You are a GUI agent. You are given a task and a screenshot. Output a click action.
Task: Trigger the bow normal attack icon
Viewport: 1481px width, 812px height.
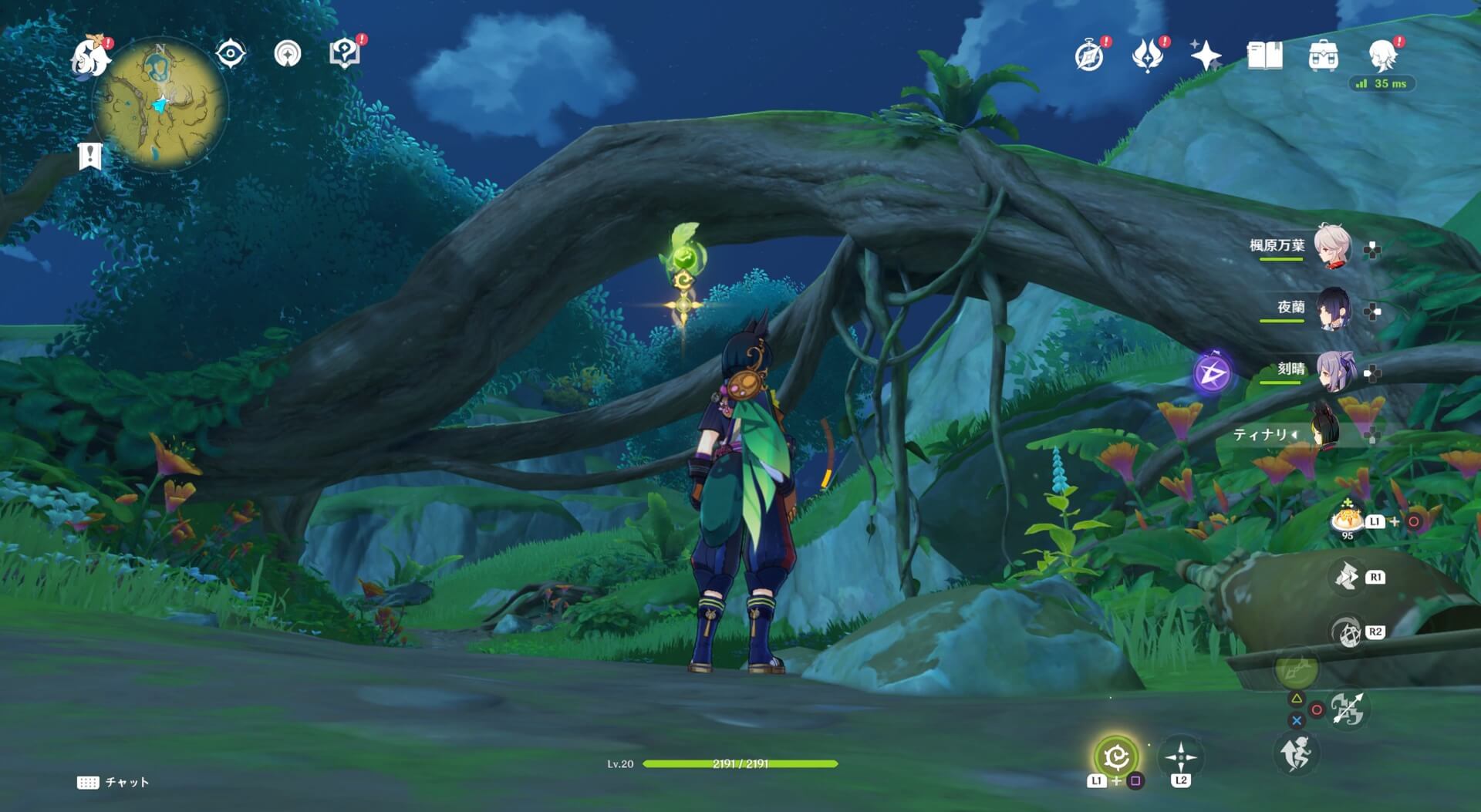click(x=1348, y=709)
